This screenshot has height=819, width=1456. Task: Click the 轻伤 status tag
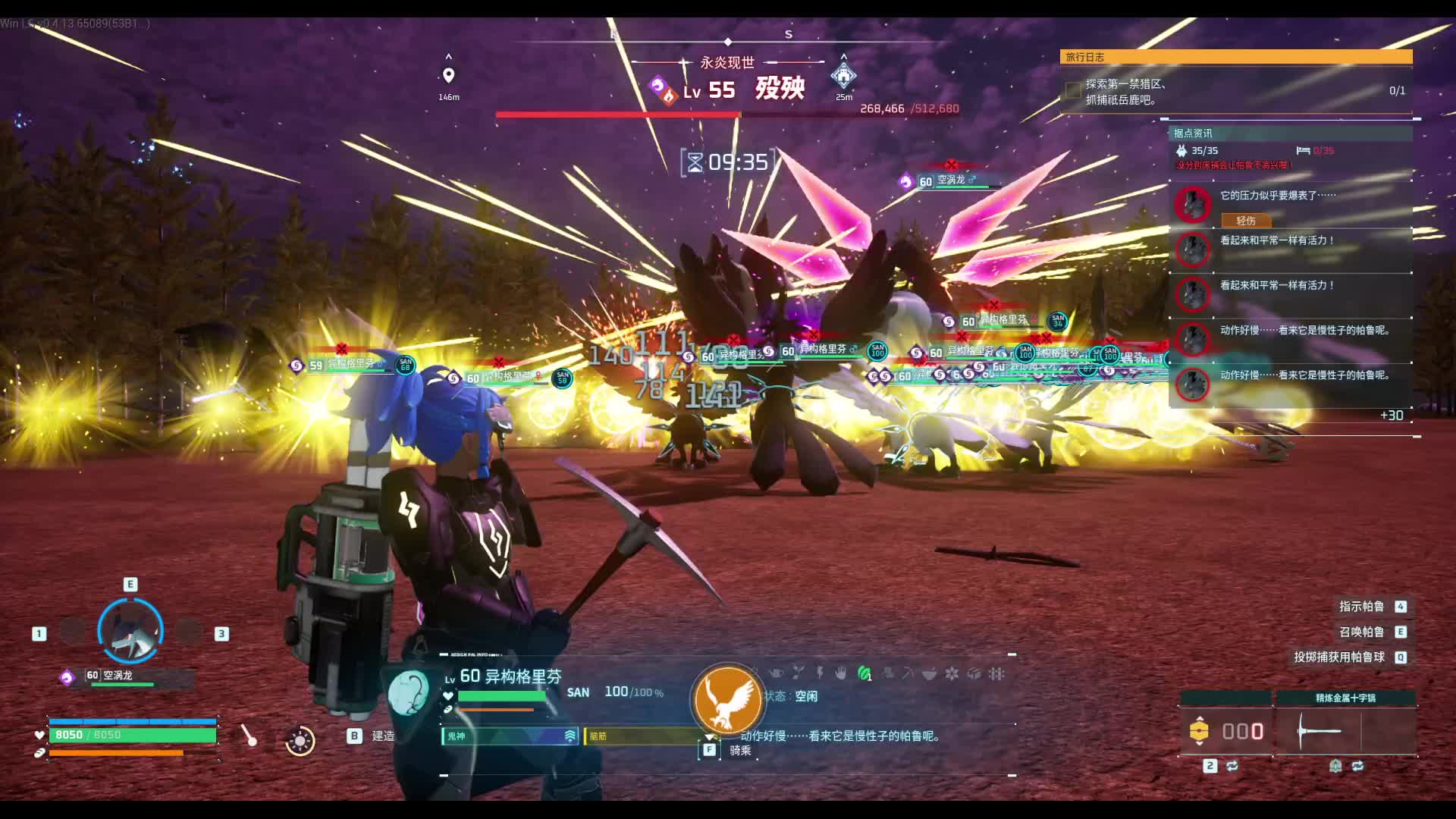pos(1246,221)
